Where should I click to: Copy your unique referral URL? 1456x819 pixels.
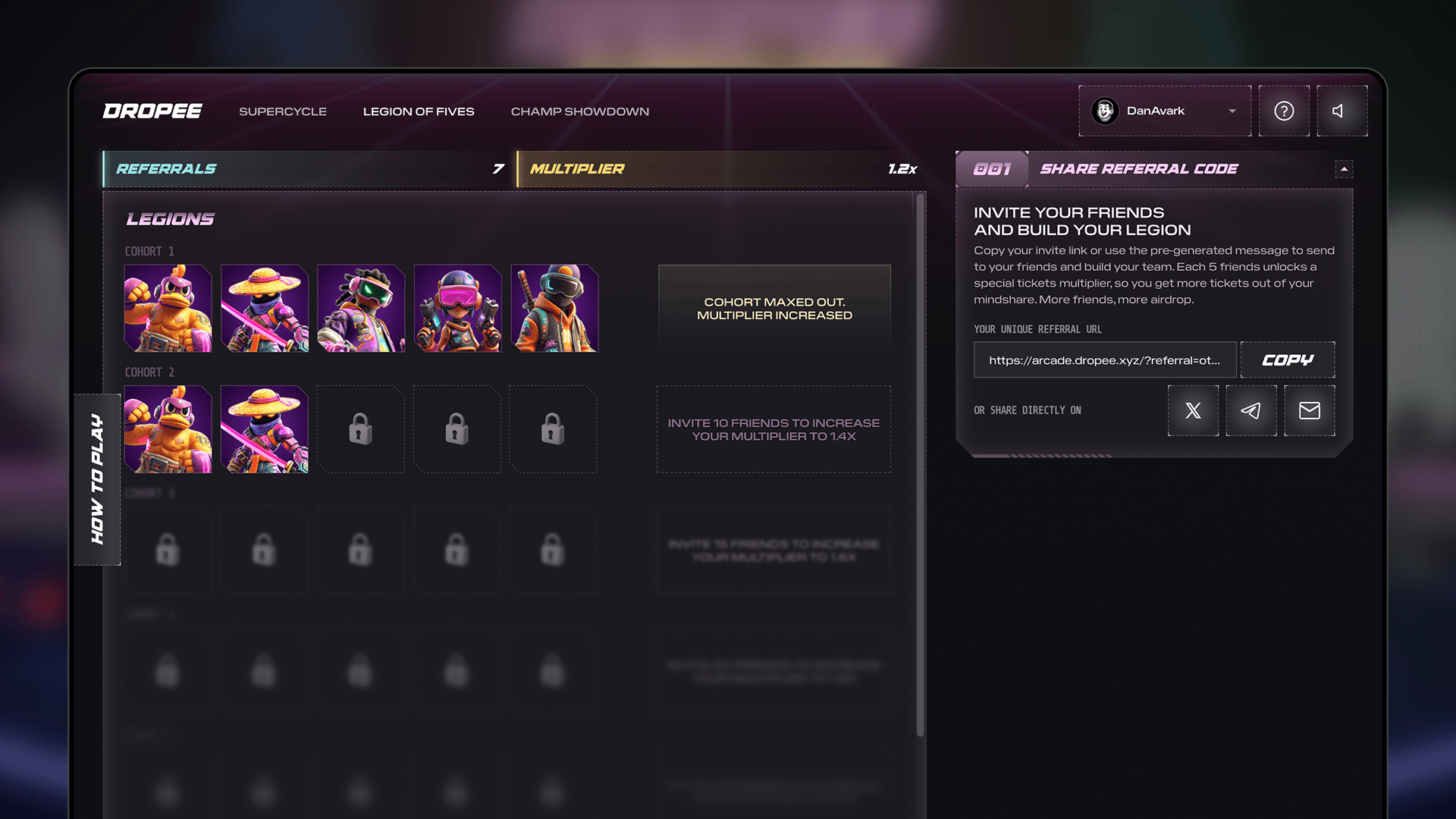1287,360
